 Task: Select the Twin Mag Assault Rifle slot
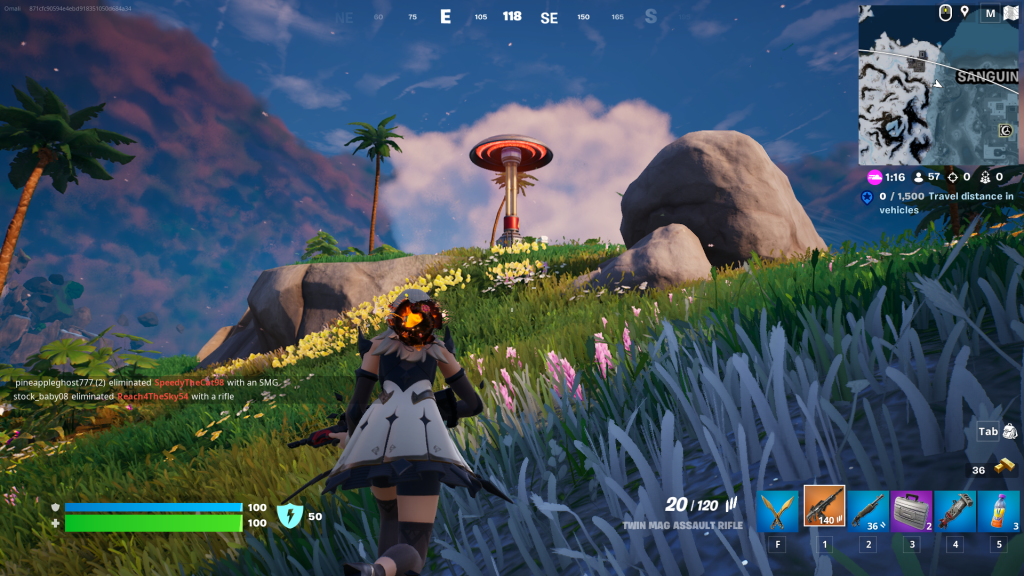pyautogui.click(x=824, y=507)
